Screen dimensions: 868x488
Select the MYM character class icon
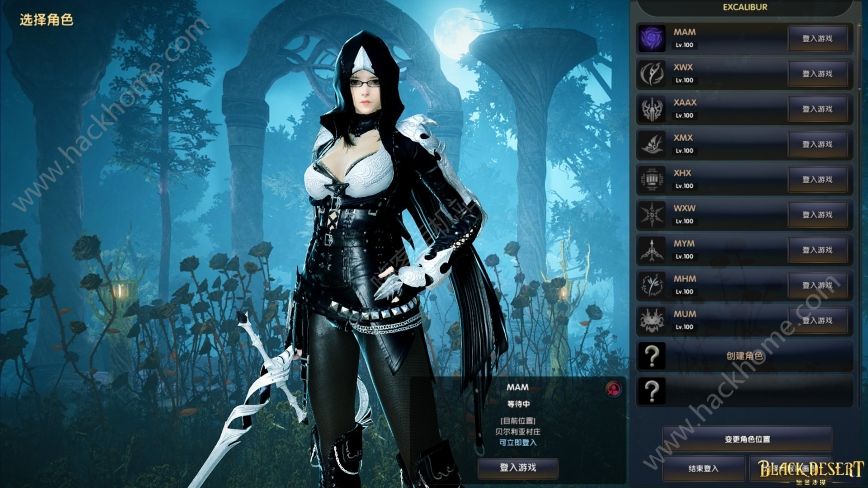652,250
